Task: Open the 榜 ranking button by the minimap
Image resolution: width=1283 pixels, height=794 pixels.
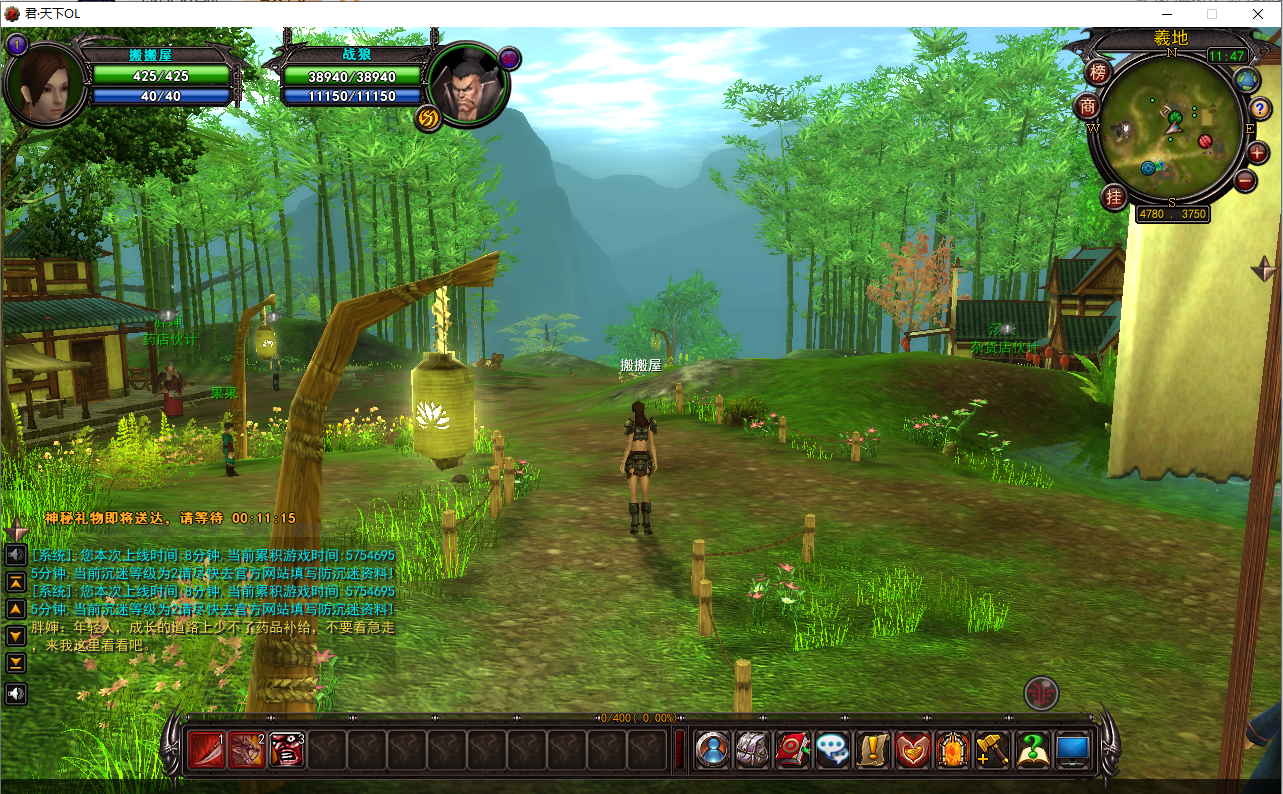Action: 1098,72
